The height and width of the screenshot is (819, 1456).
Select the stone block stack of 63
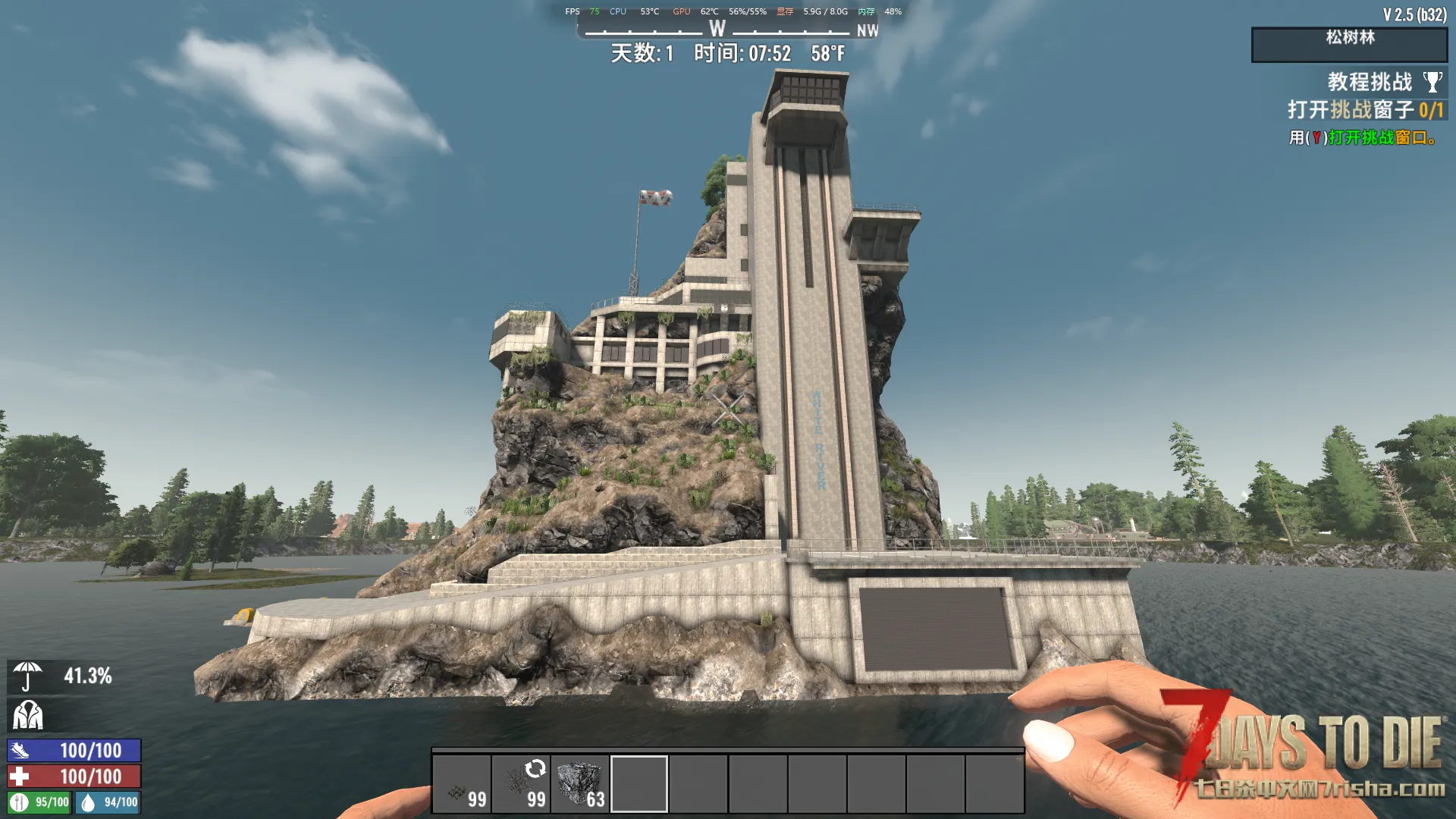pyautogui.click(x=580, y=784)
